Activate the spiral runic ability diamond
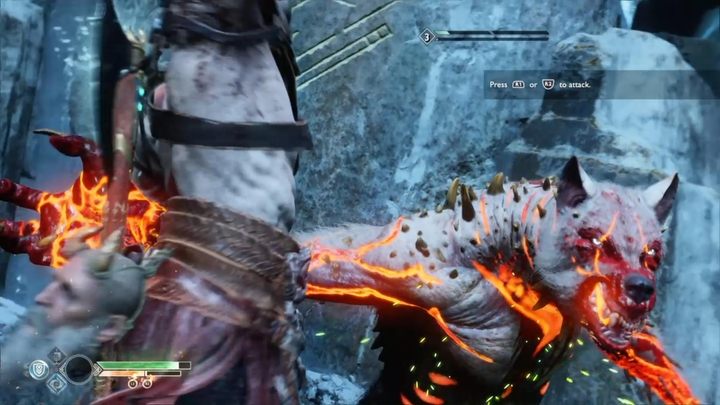Screen dimensions: 720x405 pos(57,382)
